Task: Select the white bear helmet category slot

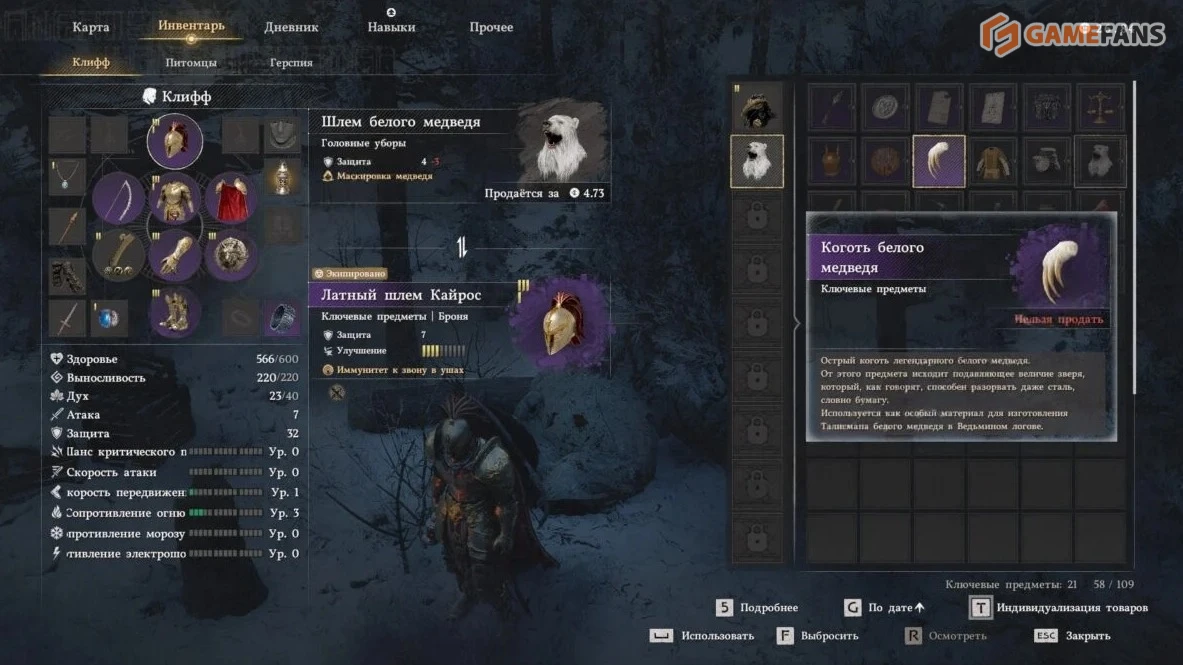Action: [x=757, y=161]
